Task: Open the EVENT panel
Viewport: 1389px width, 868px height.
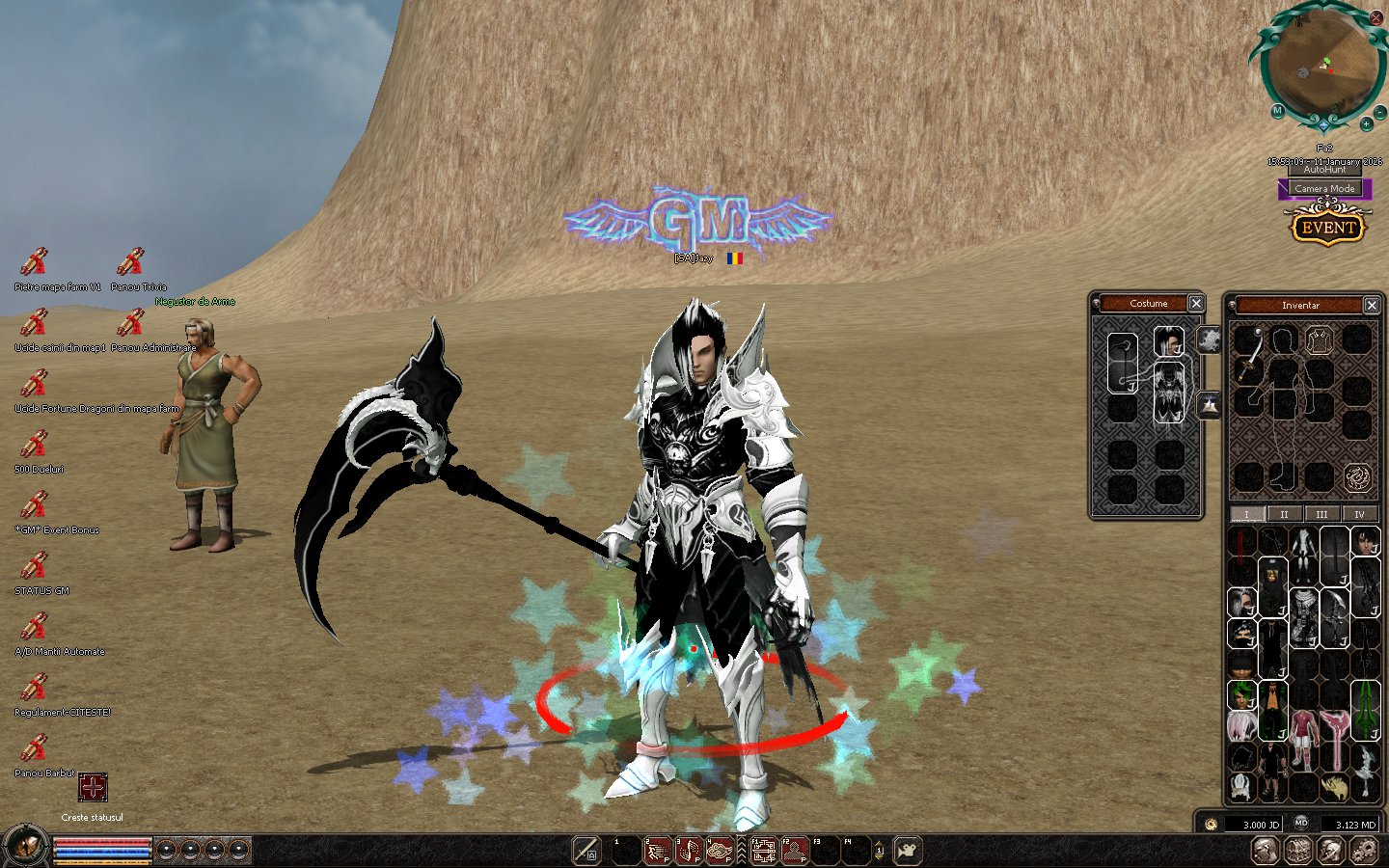Action: [1327, 228]
